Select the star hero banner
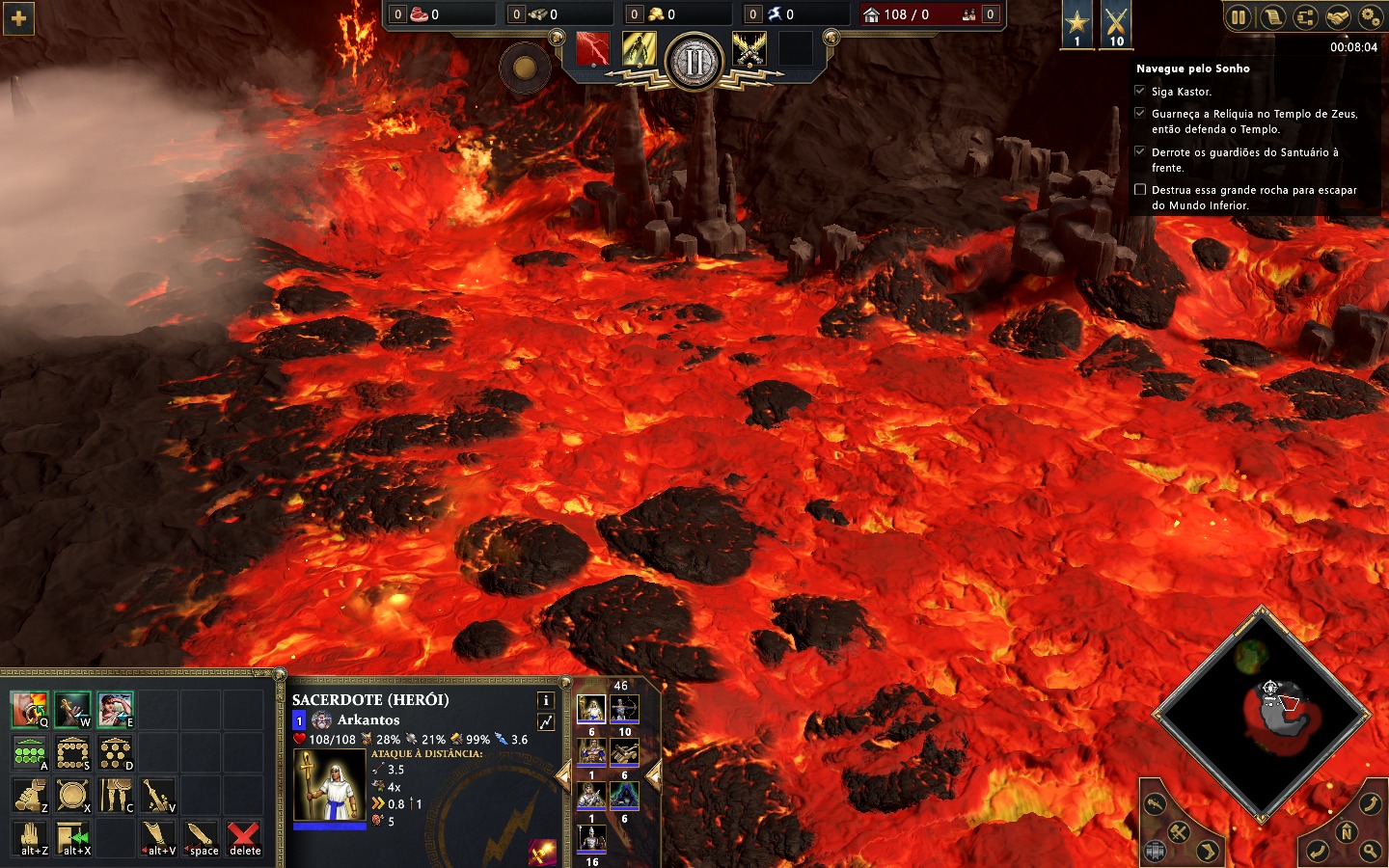Image resolution: width=1389 pixels, height=868 pixels. point(1077,23)
